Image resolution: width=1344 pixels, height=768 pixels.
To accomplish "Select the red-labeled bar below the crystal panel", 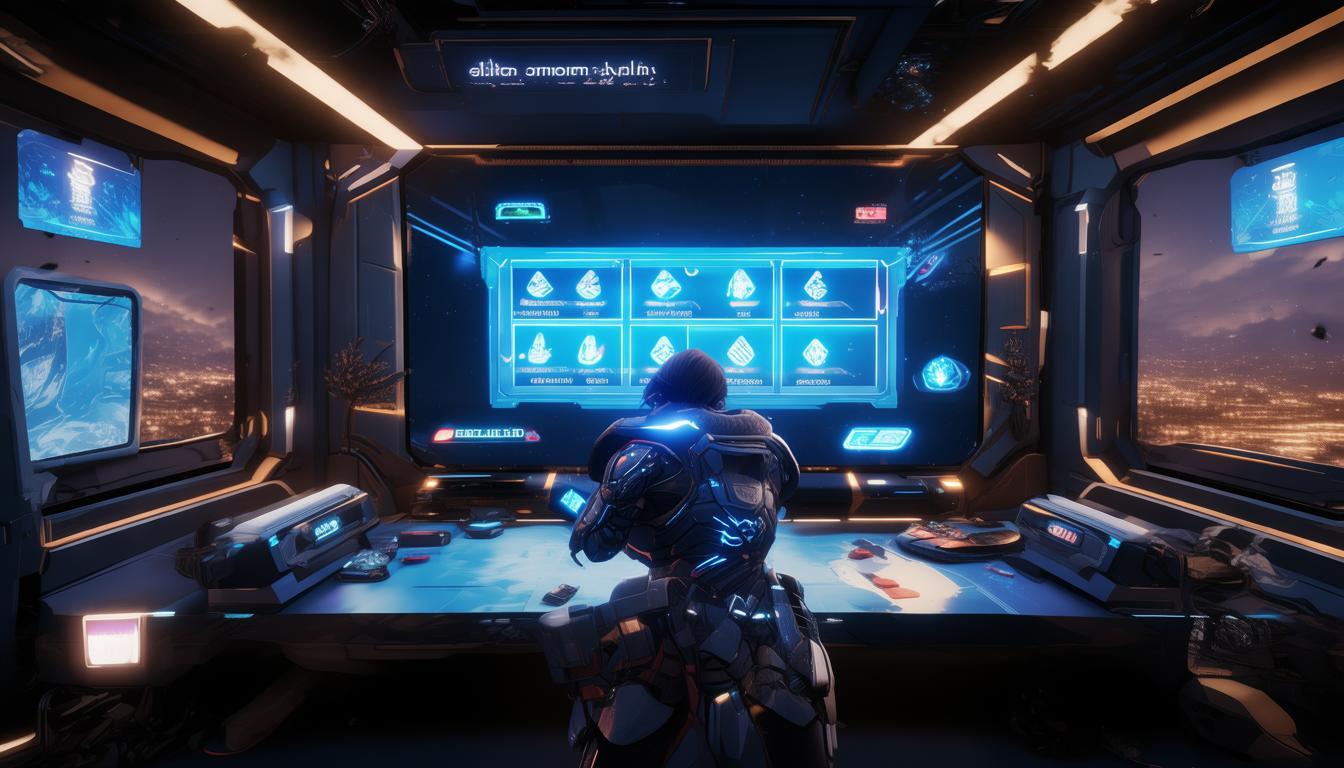I will (x=484, y=435).
